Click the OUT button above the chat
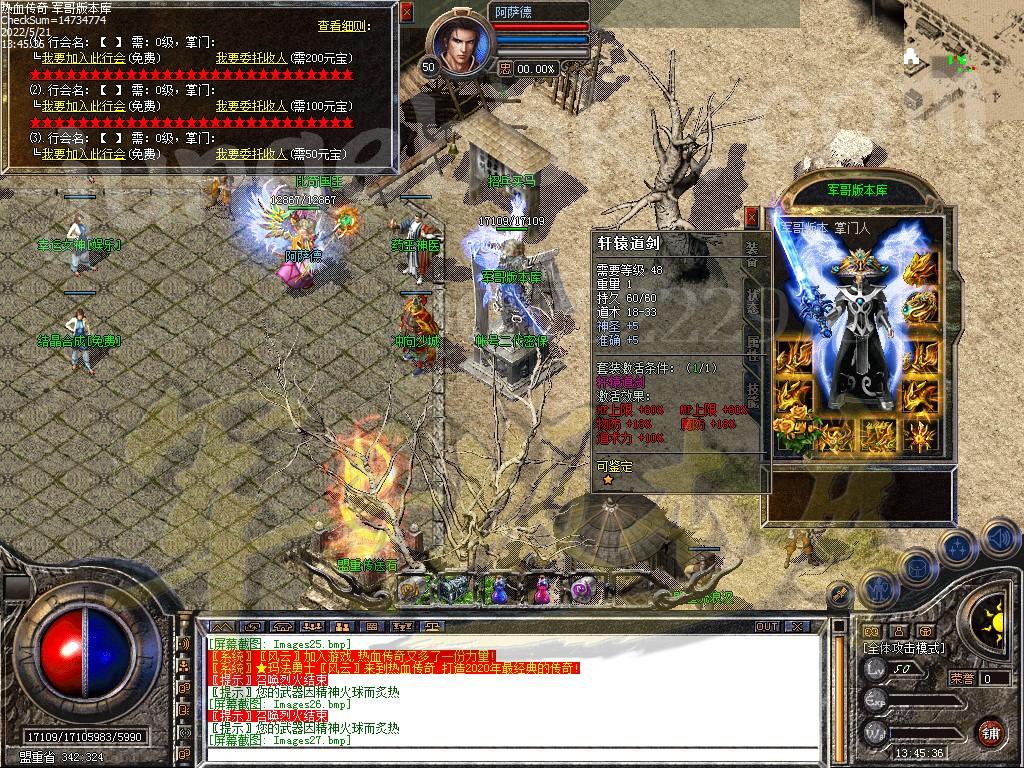This screenshot has width=1024, height=768. [x=767, y=626]
